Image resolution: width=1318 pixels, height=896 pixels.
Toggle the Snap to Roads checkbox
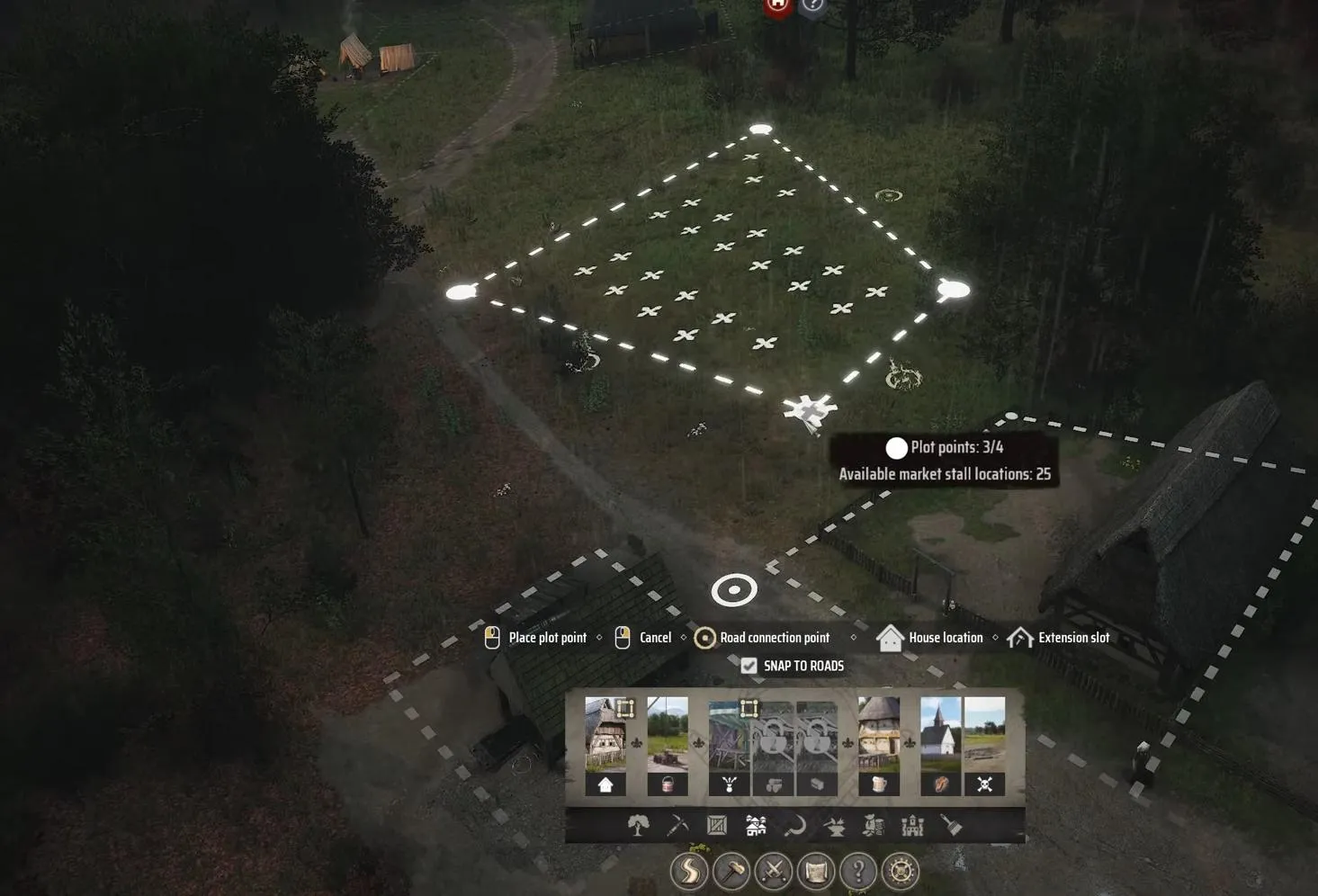749,666
